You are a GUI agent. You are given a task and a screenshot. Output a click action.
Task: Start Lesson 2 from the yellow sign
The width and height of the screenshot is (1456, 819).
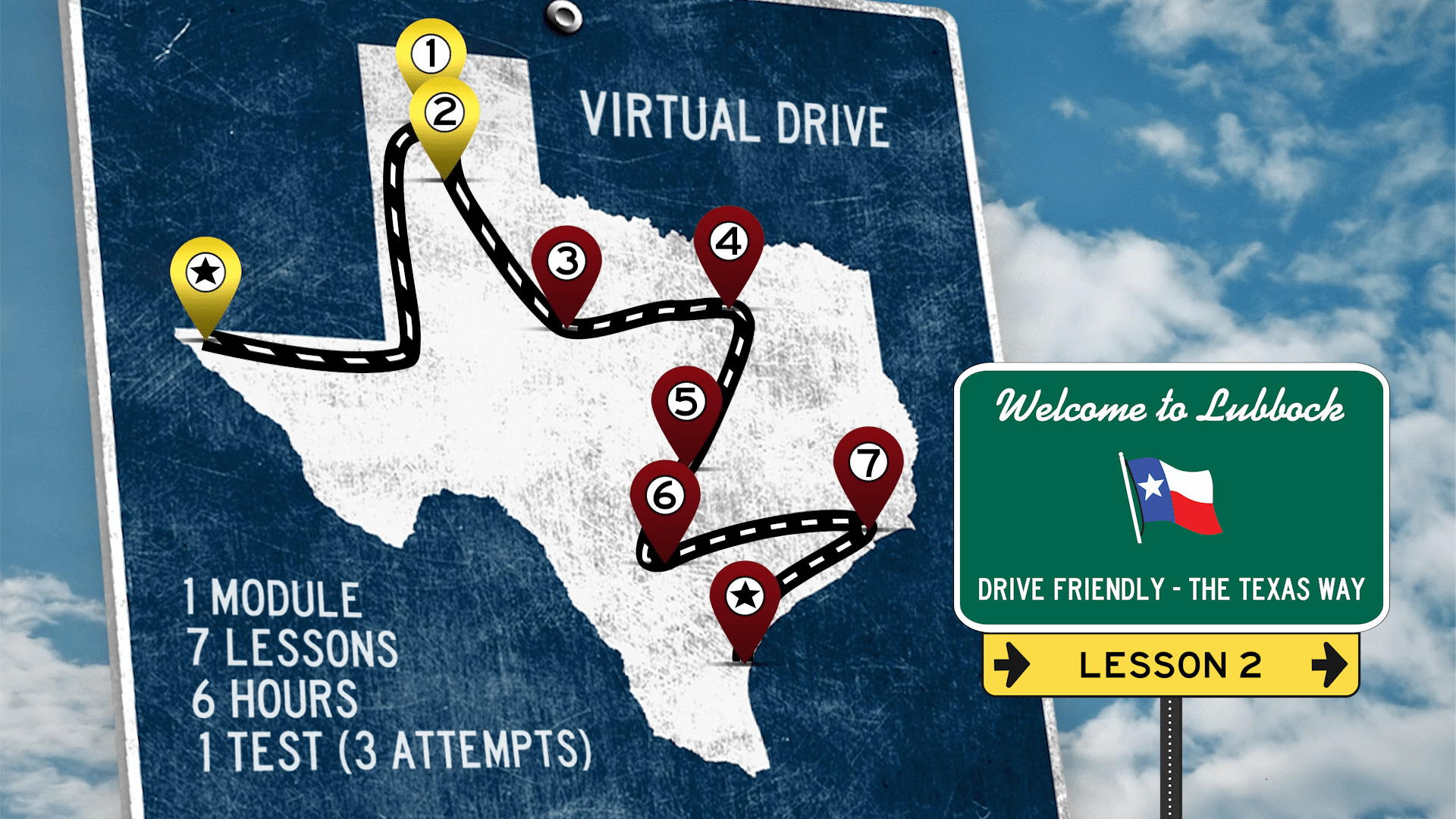tap(1170, 665)
